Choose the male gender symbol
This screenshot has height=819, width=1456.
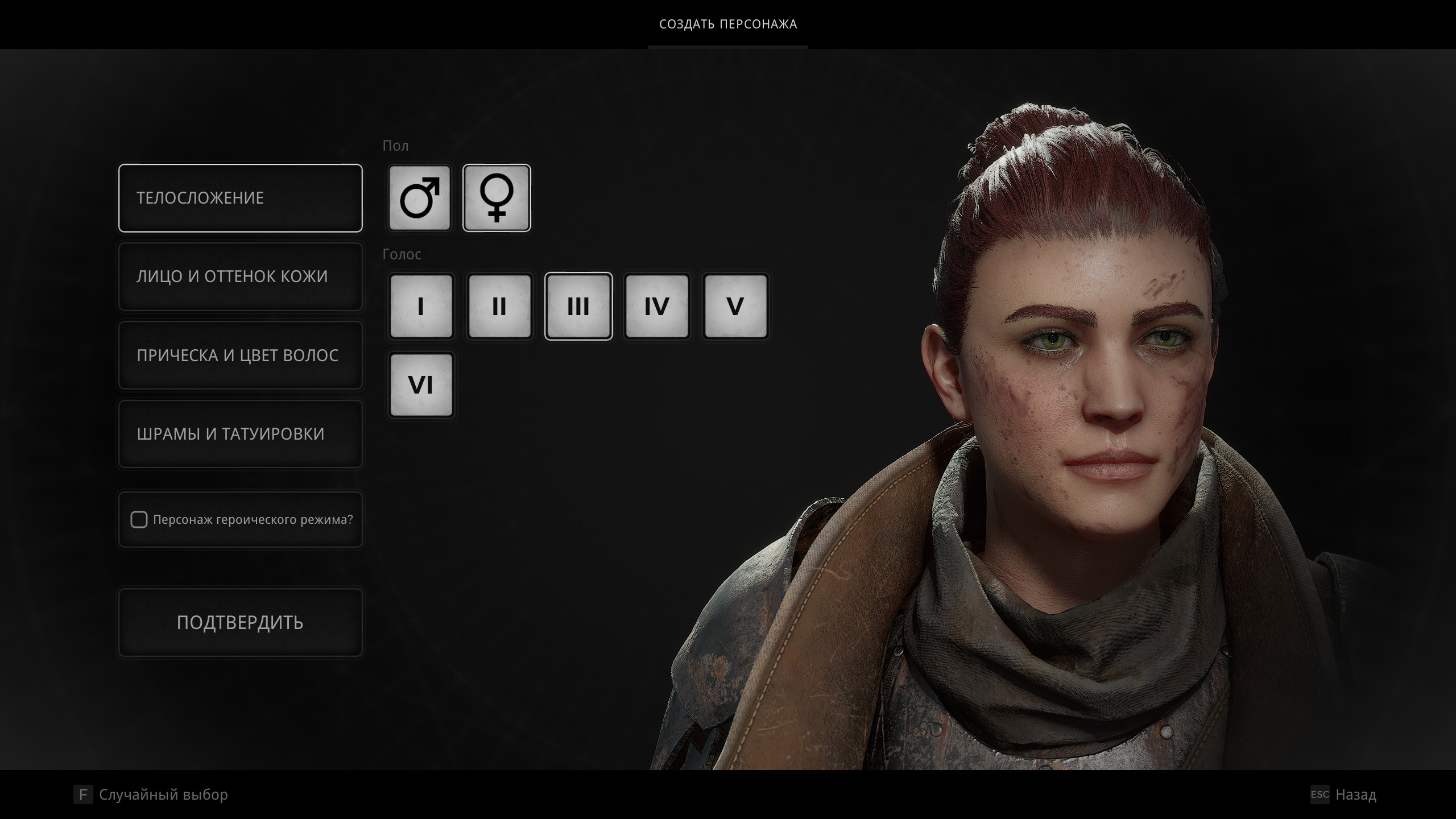coord(420,198)
